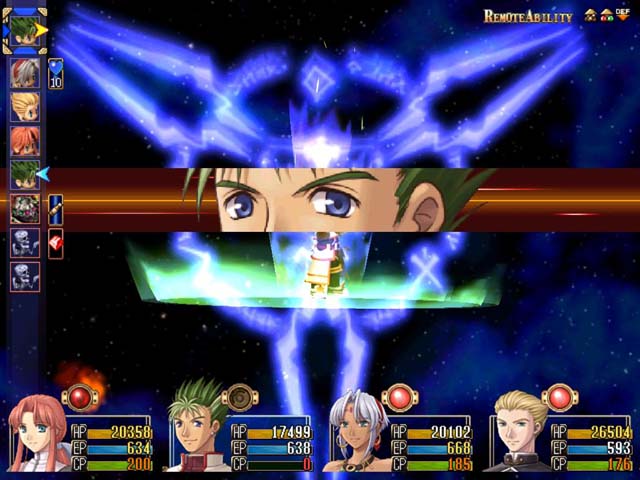Viewport: 640px width, 480px height.
Task: Choose the blond portrait in the turn order
Action: point(25,107)
